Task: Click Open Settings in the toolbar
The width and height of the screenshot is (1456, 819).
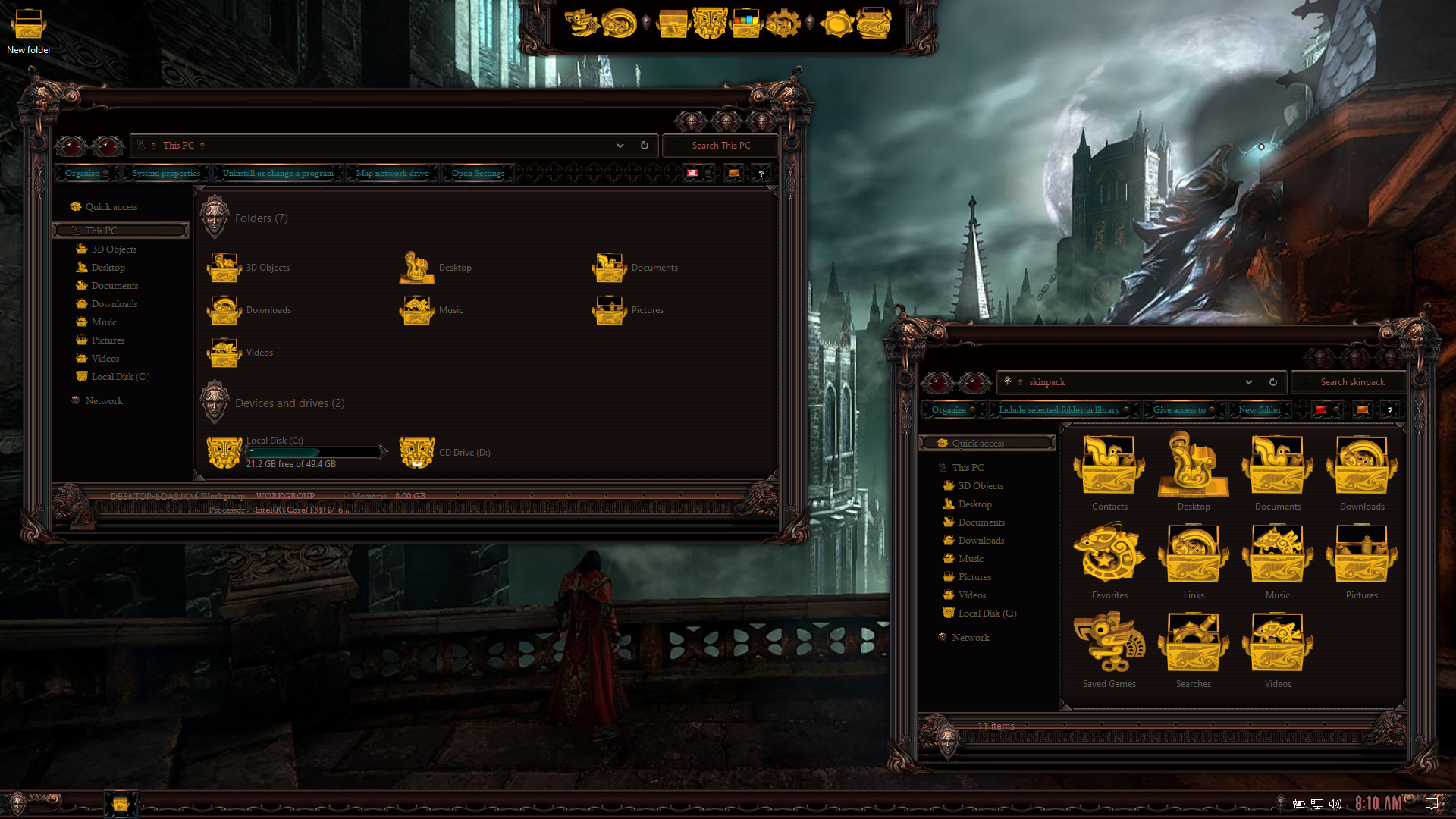Action: [x=477, y=173]
